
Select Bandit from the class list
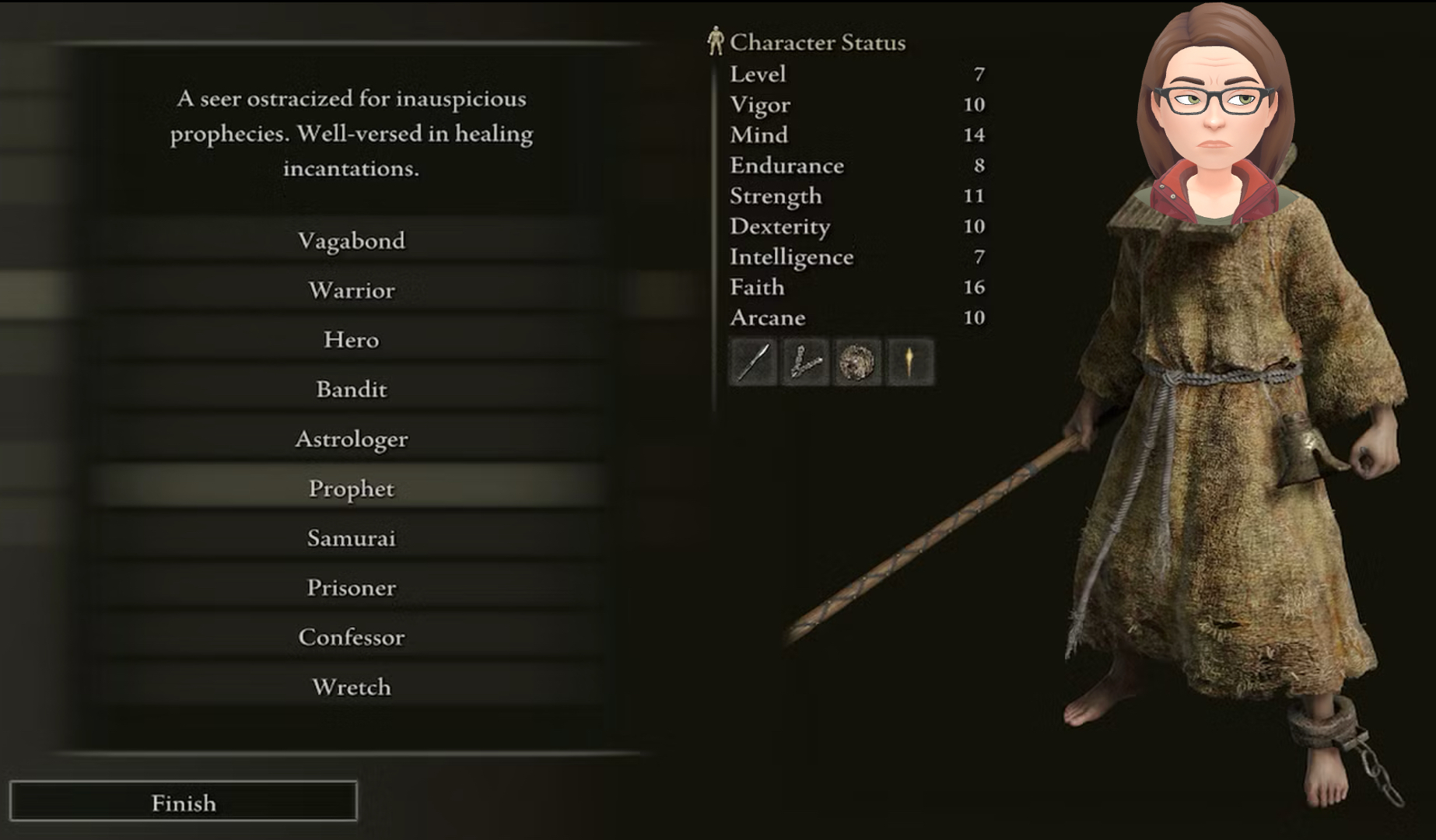point(351,389)
